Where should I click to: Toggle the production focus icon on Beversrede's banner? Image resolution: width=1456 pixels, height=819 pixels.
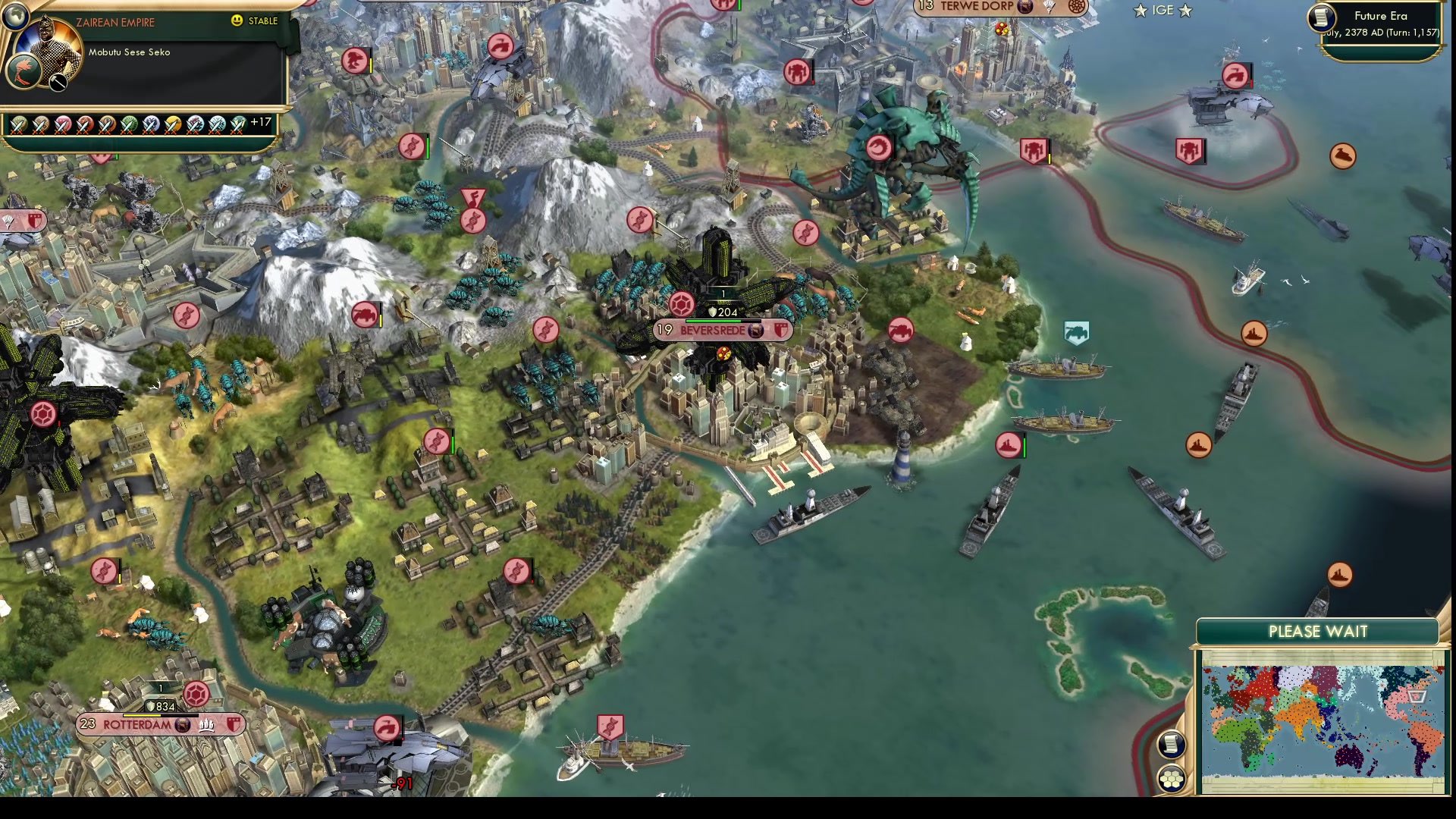pyautogui.click(x=756, y=331)
